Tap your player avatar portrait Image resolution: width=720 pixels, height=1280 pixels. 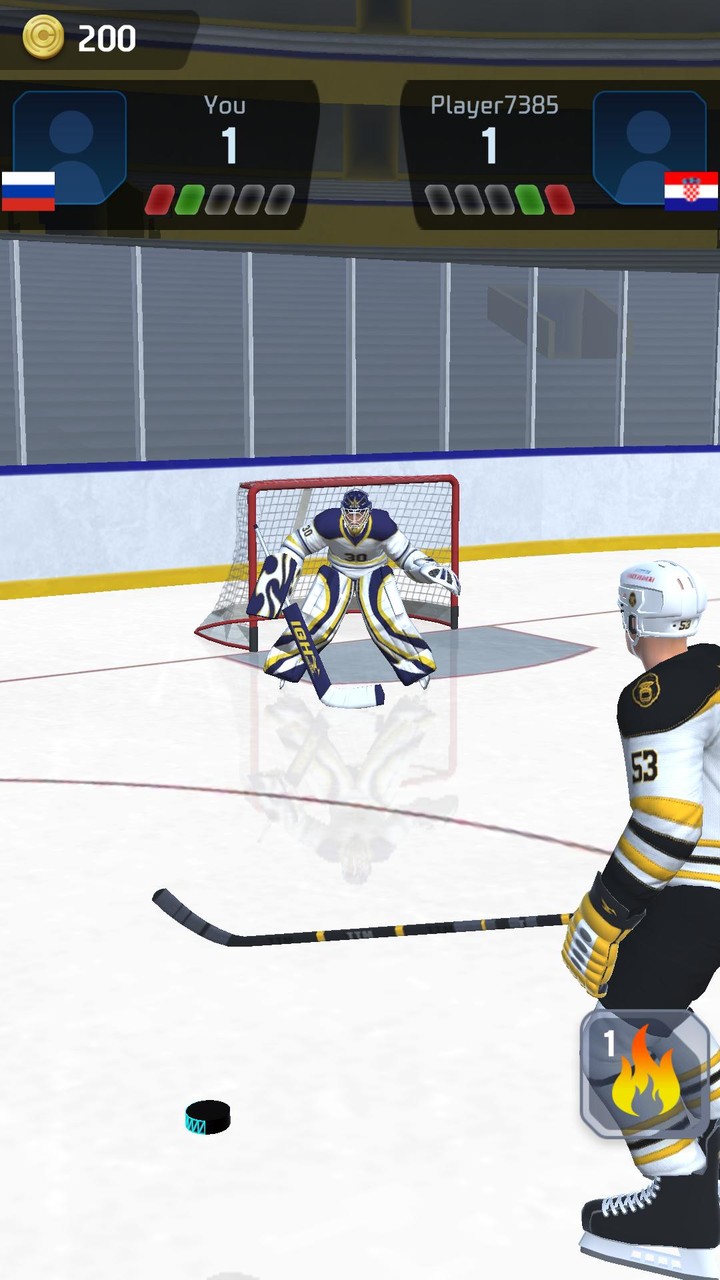(x=70, y=147)
